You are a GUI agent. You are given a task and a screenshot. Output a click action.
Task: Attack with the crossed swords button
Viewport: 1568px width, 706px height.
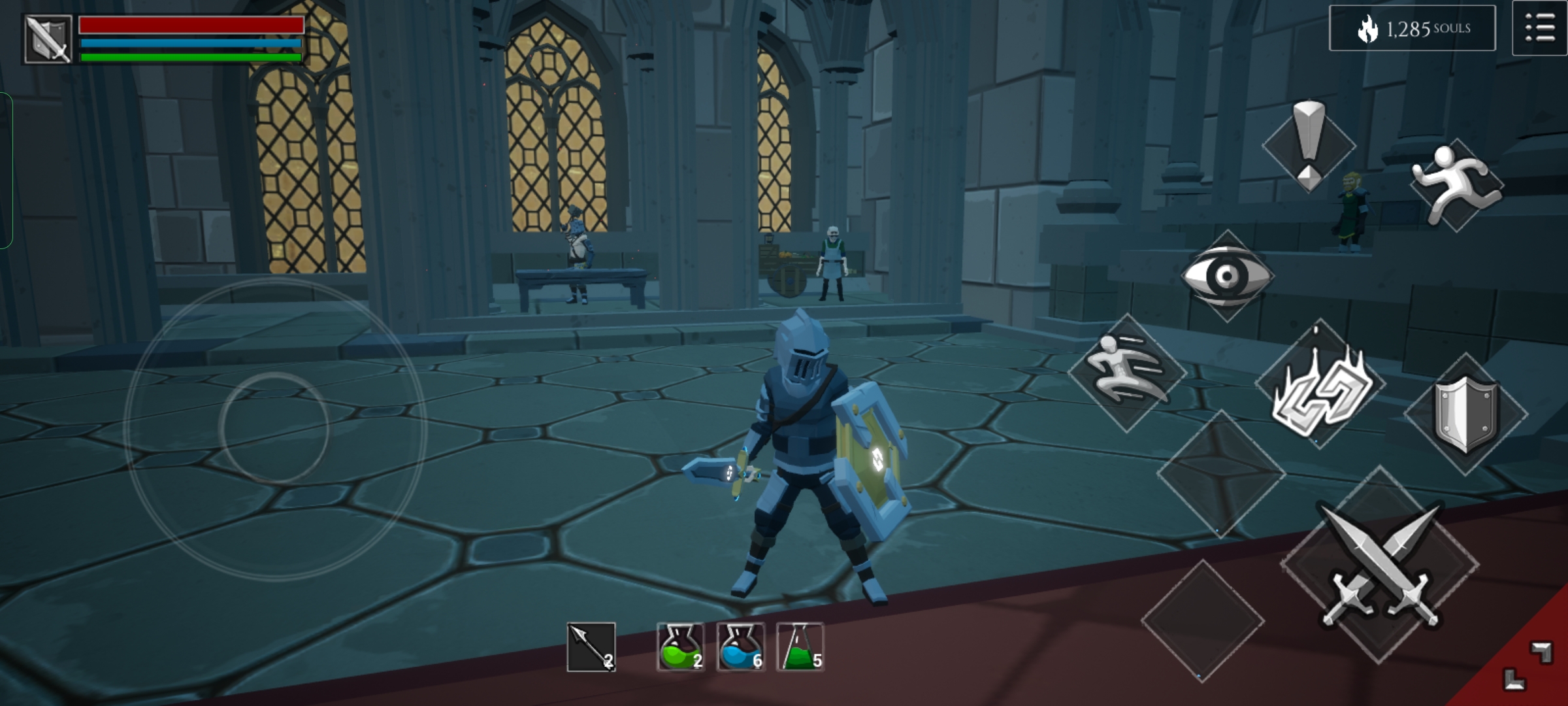[x=1380, y=565]
